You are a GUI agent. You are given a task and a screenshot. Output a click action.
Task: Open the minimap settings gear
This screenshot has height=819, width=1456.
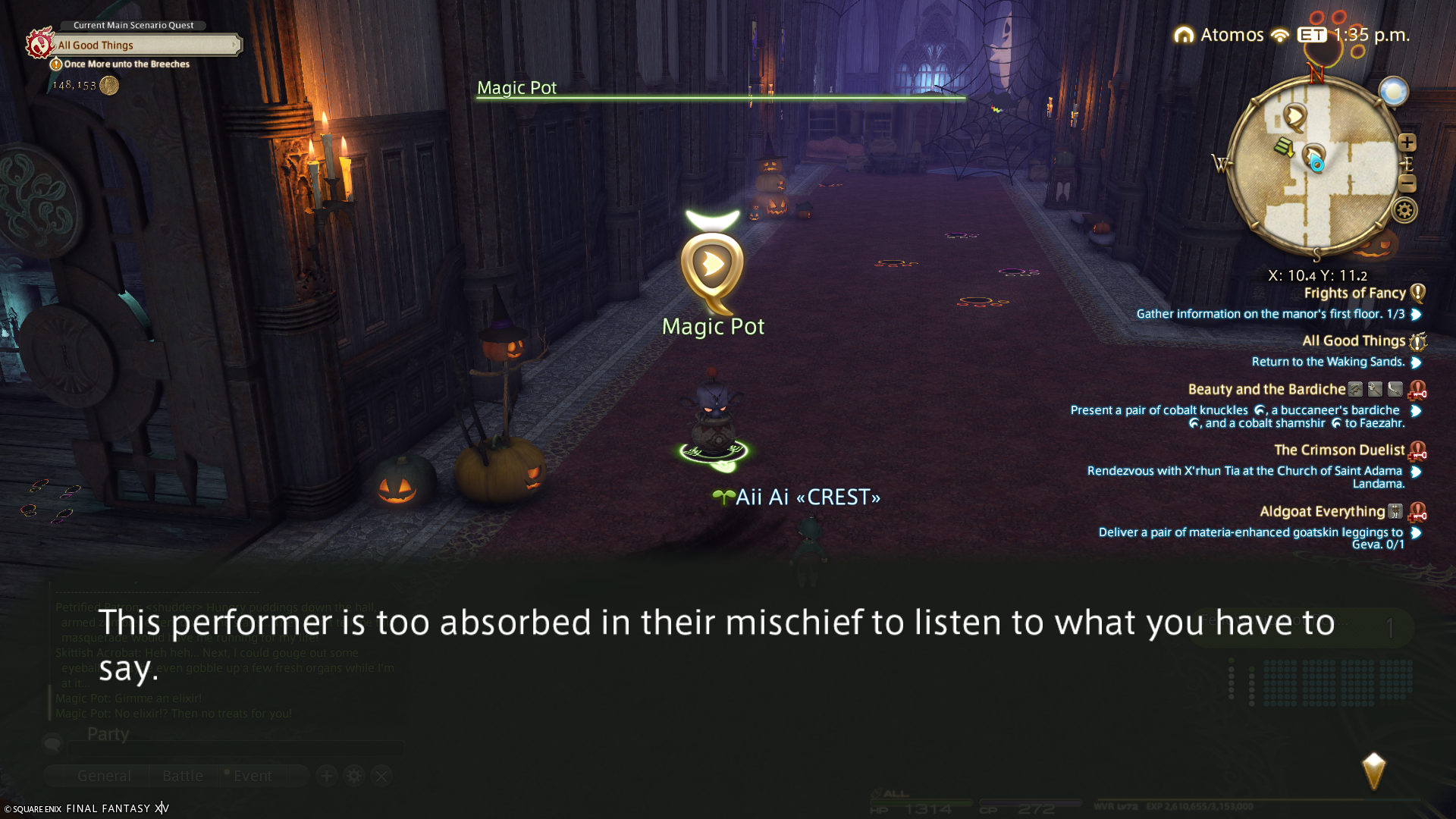click(x=1404, y=211)
